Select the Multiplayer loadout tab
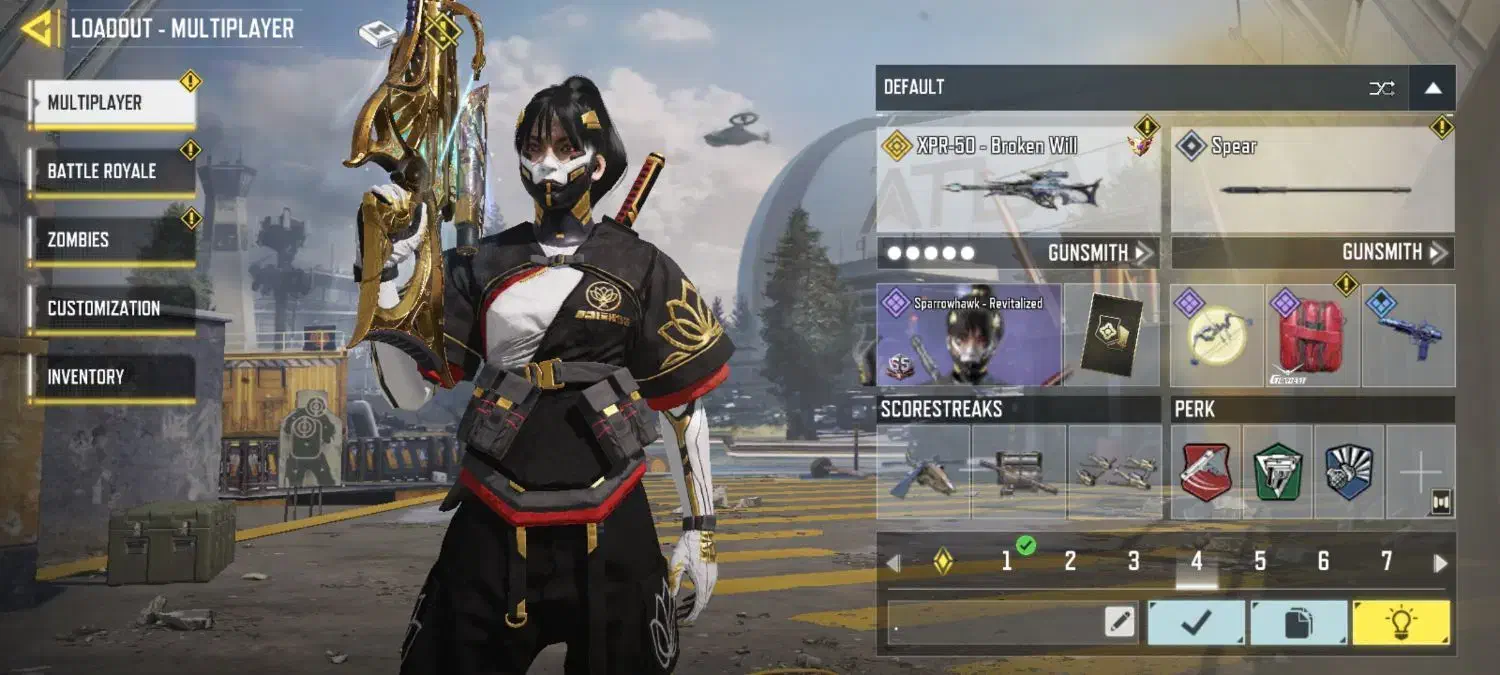 point(111,103)
